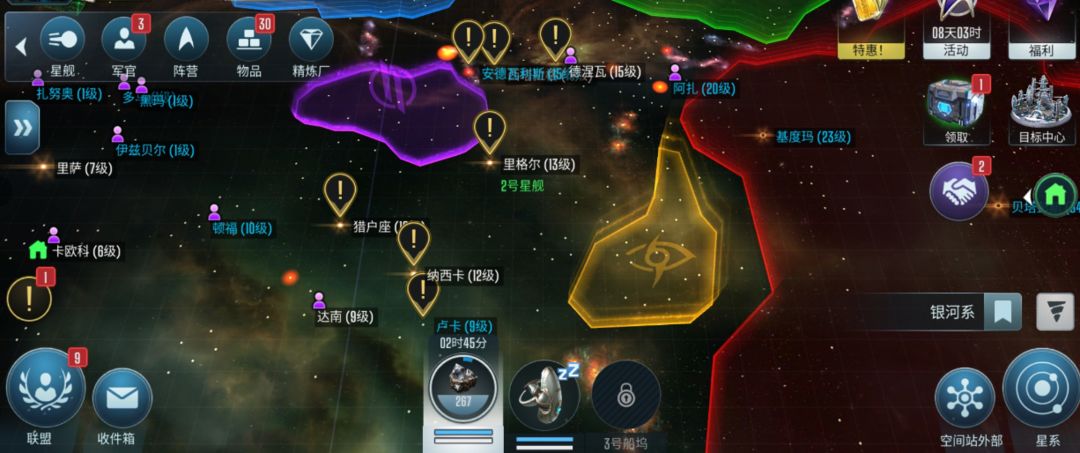This screenshot has width=1080, height=453.
Task: Open the 军官 officers menu
Action: [124, 40]
